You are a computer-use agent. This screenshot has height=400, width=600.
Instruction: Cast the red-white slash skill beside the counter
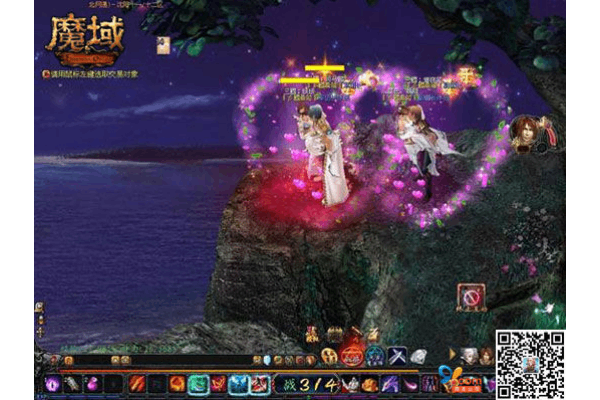point(259,384)
